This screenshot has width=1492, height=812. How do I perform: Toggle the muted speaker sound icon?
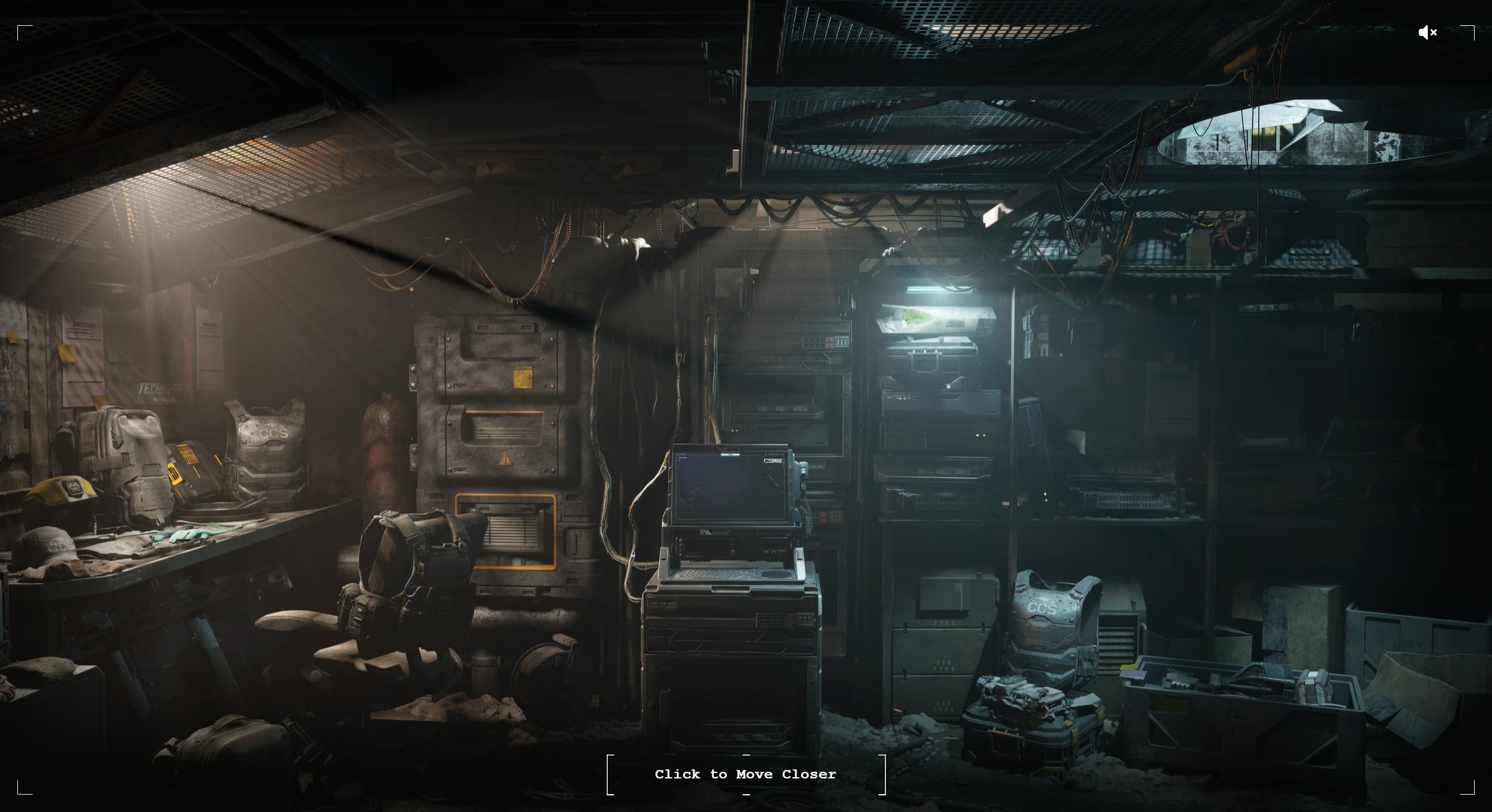1427,32
